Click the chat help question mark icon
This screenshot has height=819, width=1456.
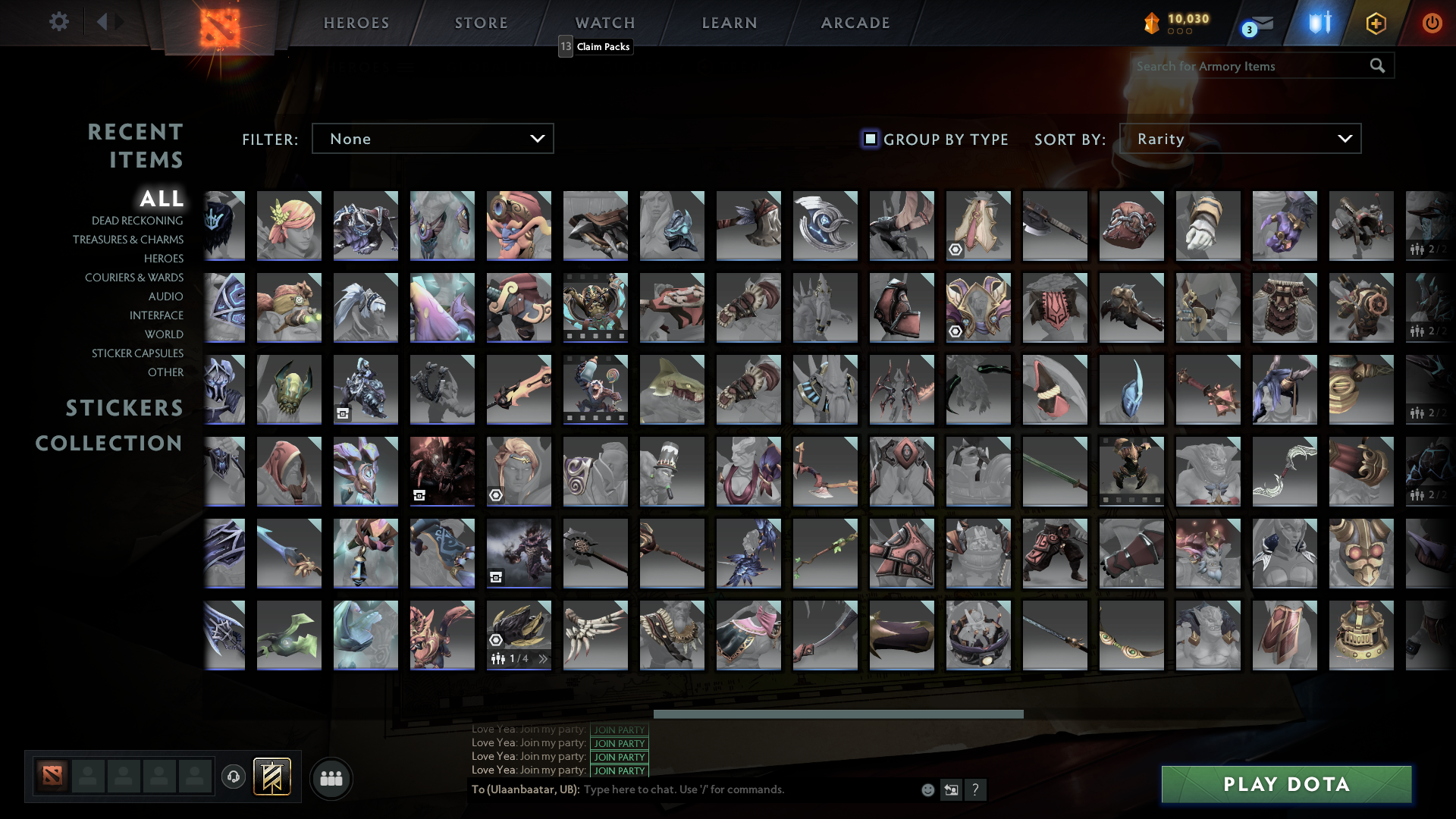(976, 789)
